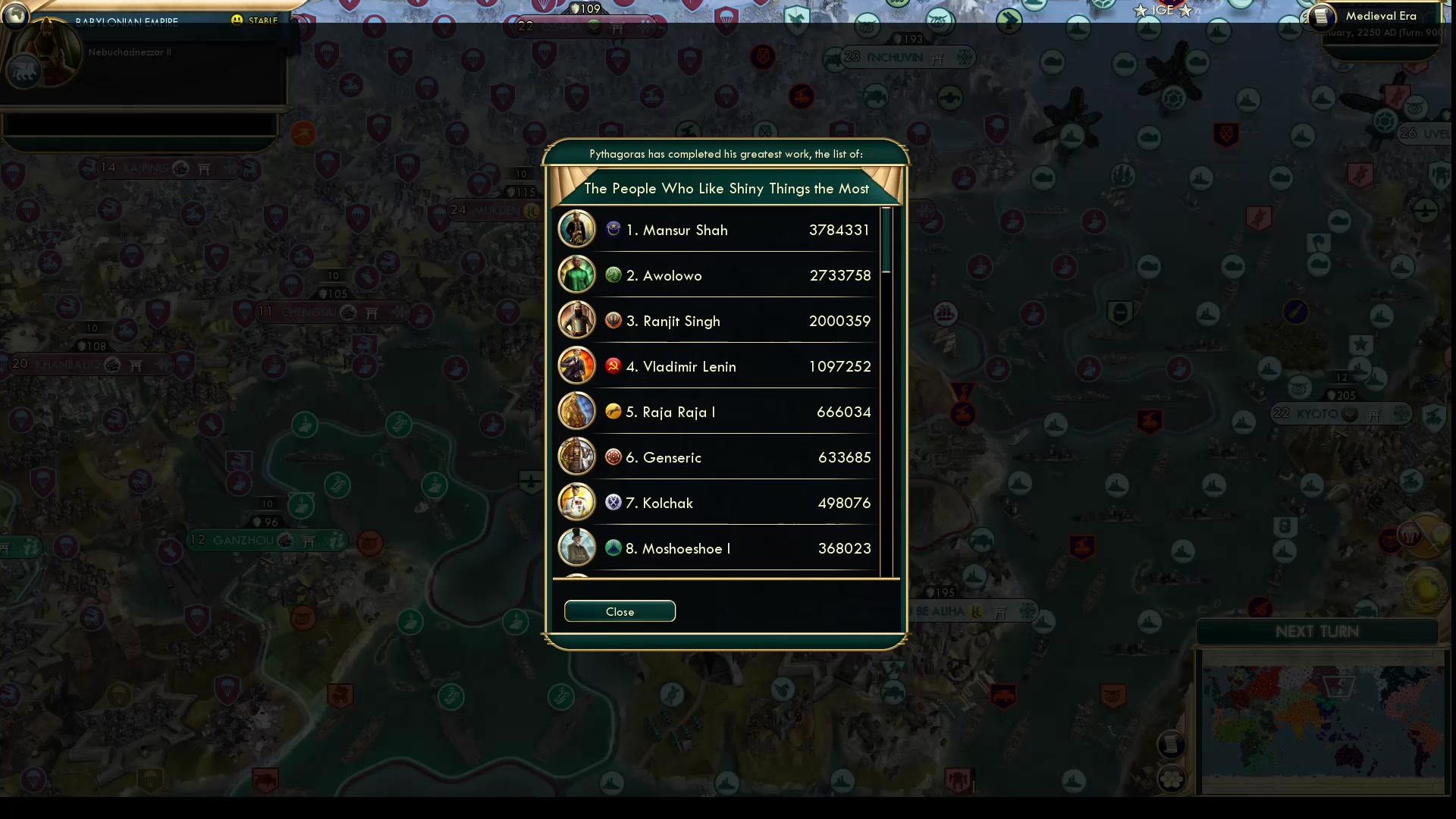1456x819 pixels.
Task: Click Vladimir Lenin's hammer-and-sickle emblem
Action: [x=613, y=365]
